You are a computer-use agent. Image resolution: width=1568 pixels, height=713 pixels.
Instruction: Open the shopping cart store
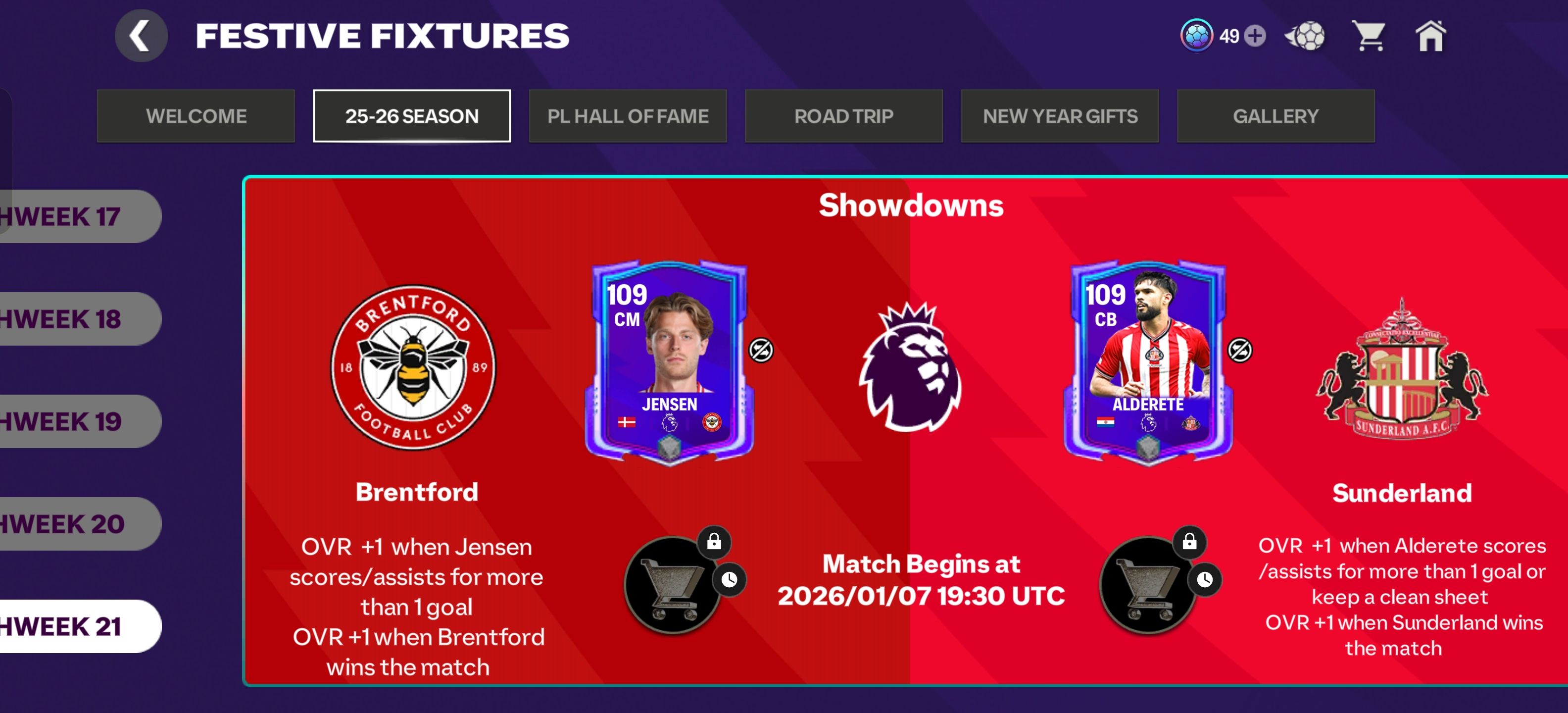1369,36
